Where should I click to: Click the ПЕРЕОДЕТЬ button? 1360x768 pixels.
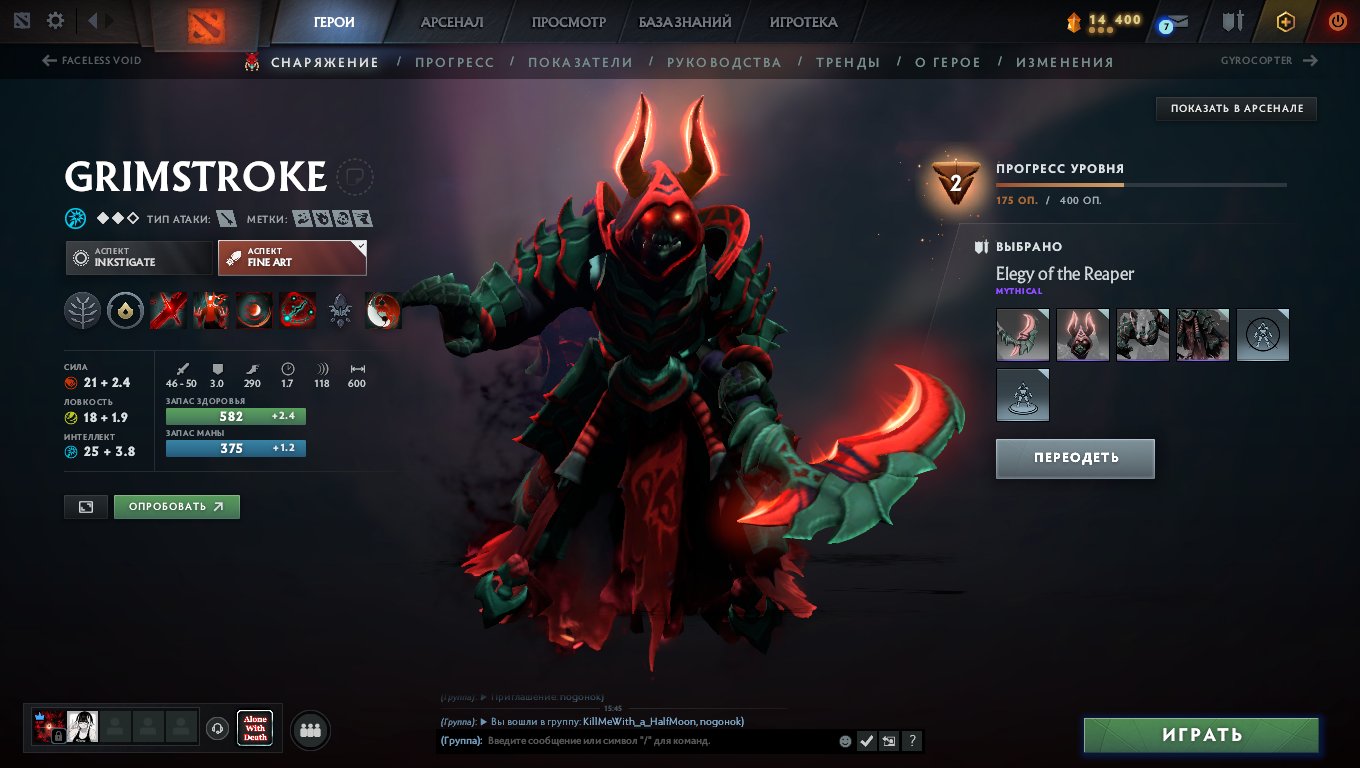(1075, 458)
